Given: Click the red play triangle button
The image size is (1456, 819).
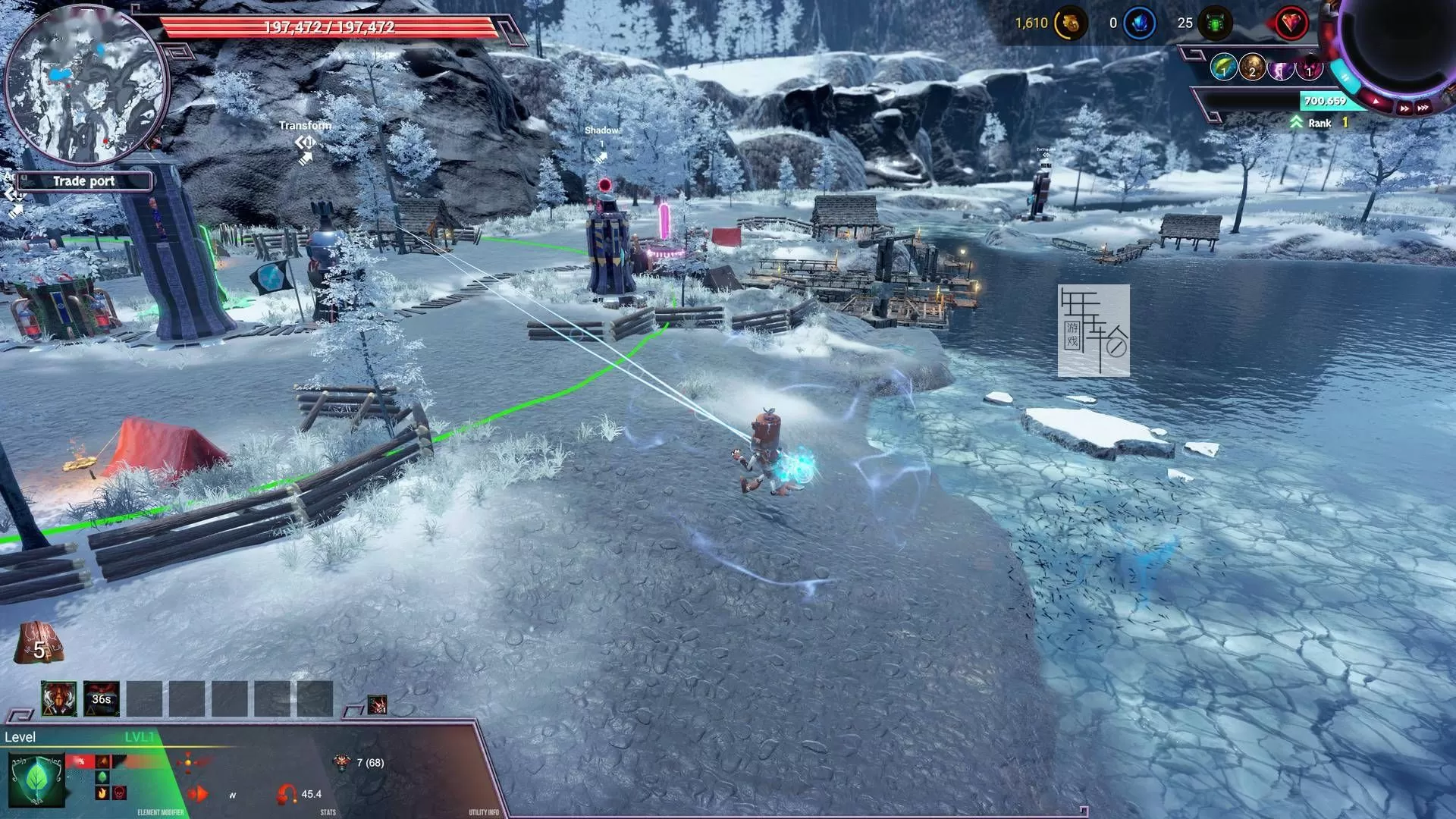Looking at the screenshot, I should (1377, 101).
